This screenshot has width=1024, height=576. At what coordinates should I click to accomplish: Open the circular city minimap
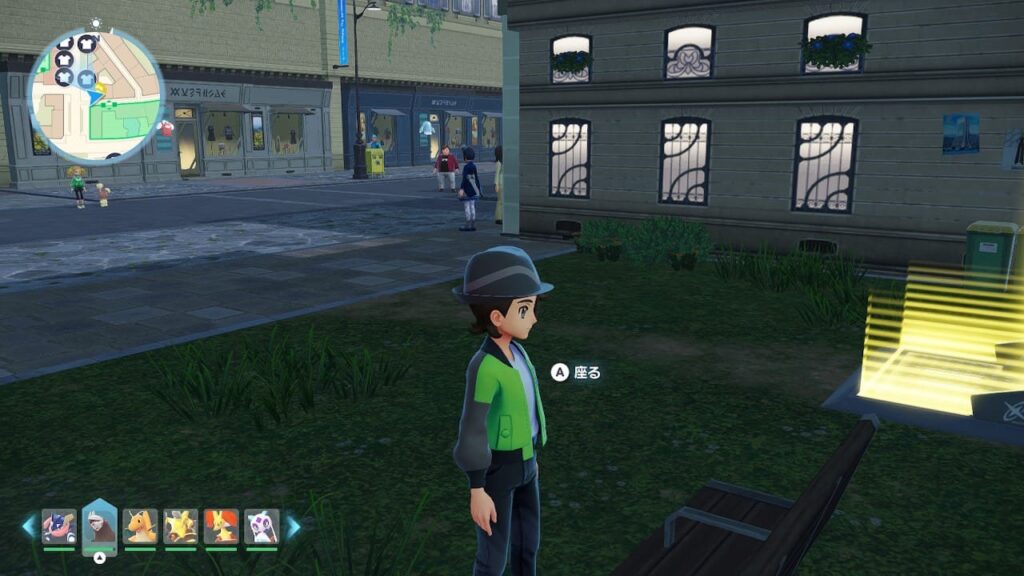[96, 95]
